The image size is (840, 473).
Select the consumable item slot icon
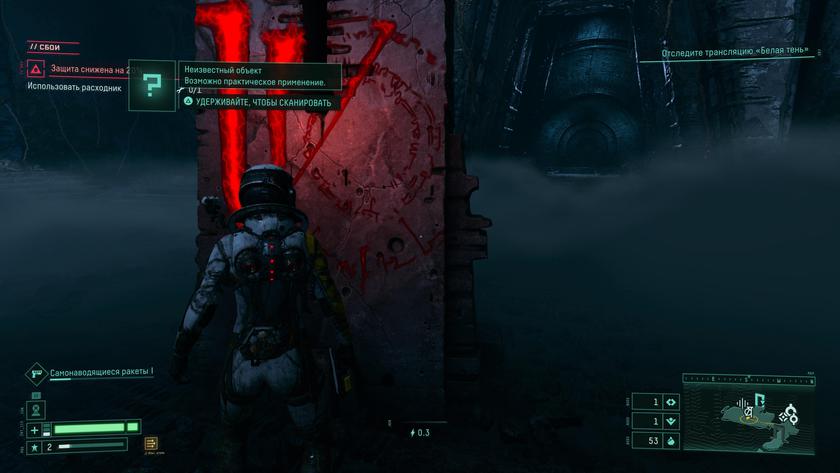(36, 409)
